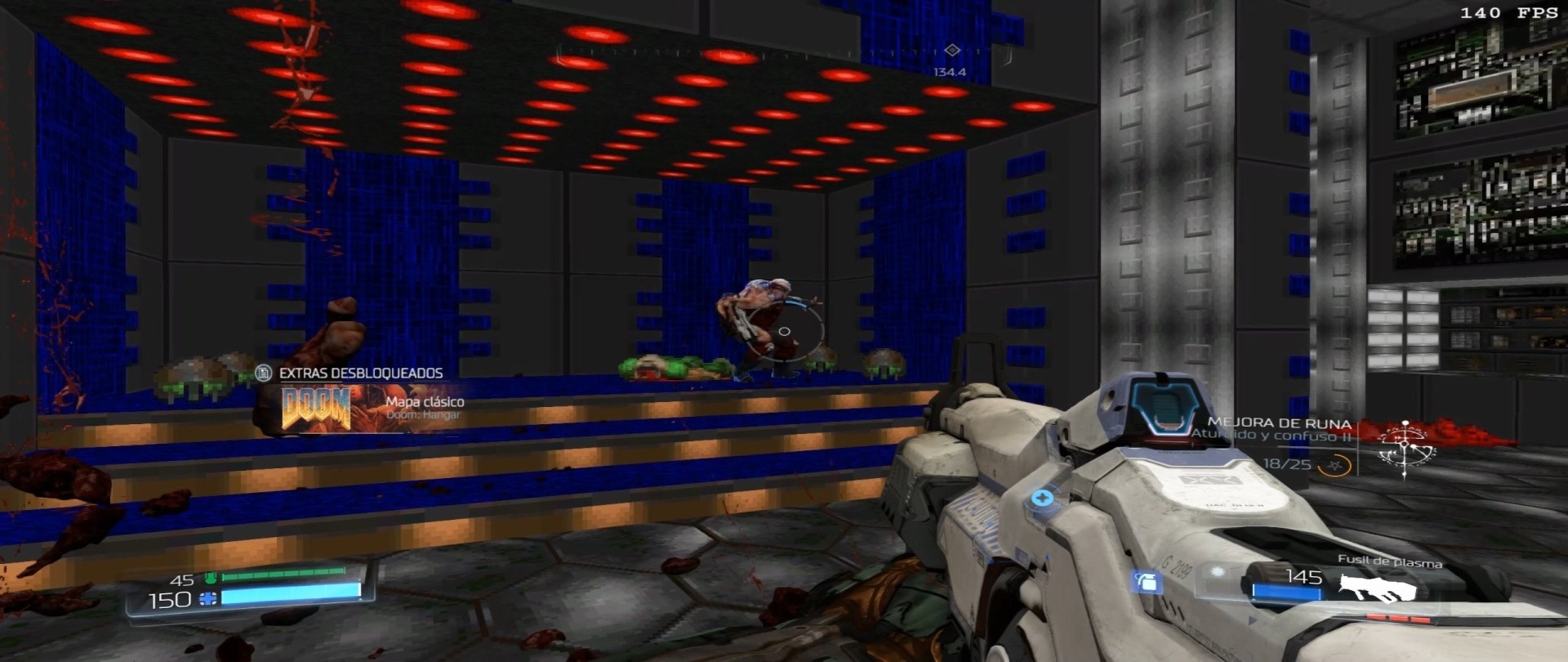Select the green armor shield icon
The height and width of the screenshot is (662, 1568).
tap(209, 578)
